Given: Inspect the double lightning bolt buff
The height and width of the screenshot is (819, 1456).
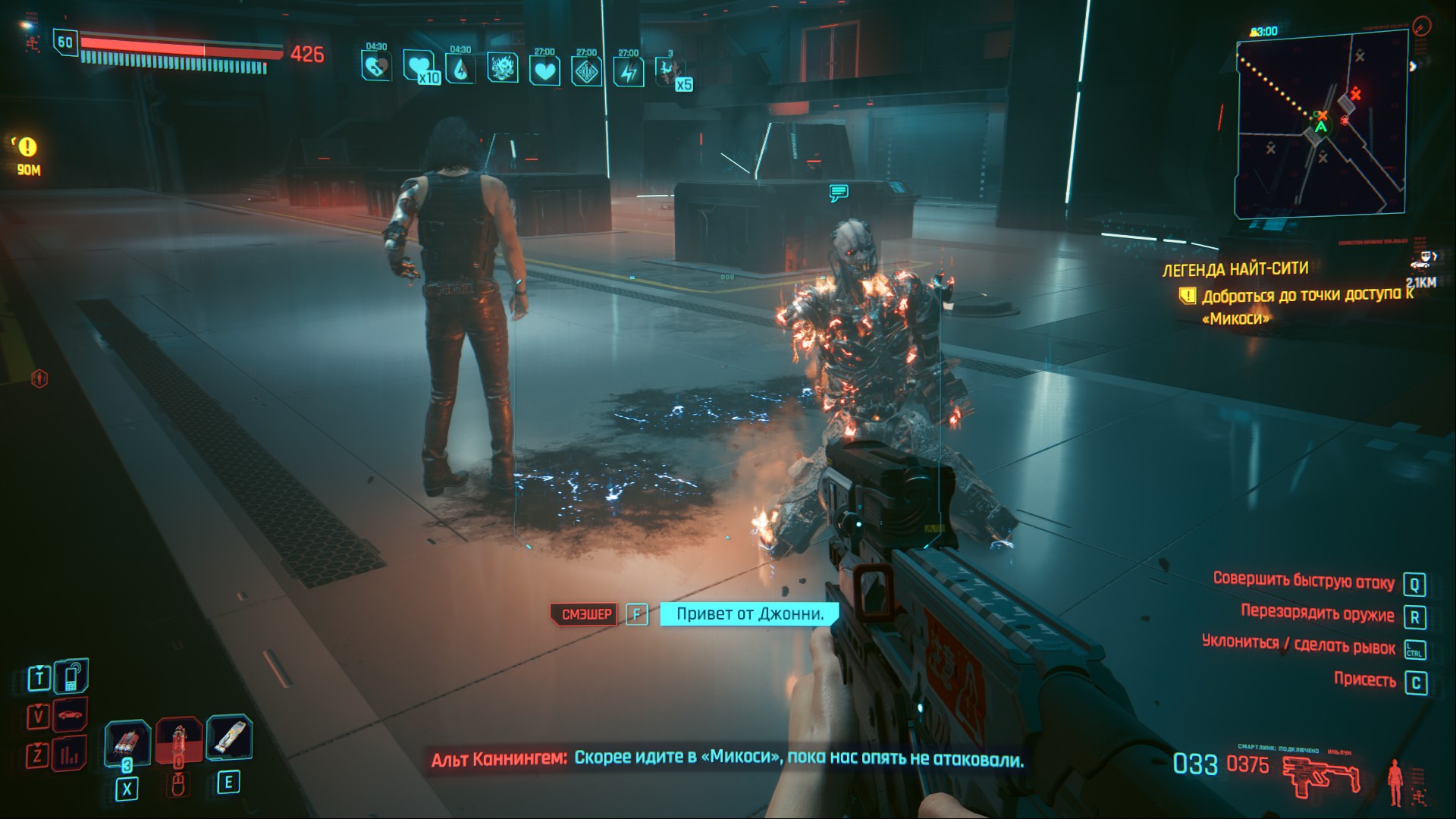Looking at the screenshot, I should click(629, 71).
